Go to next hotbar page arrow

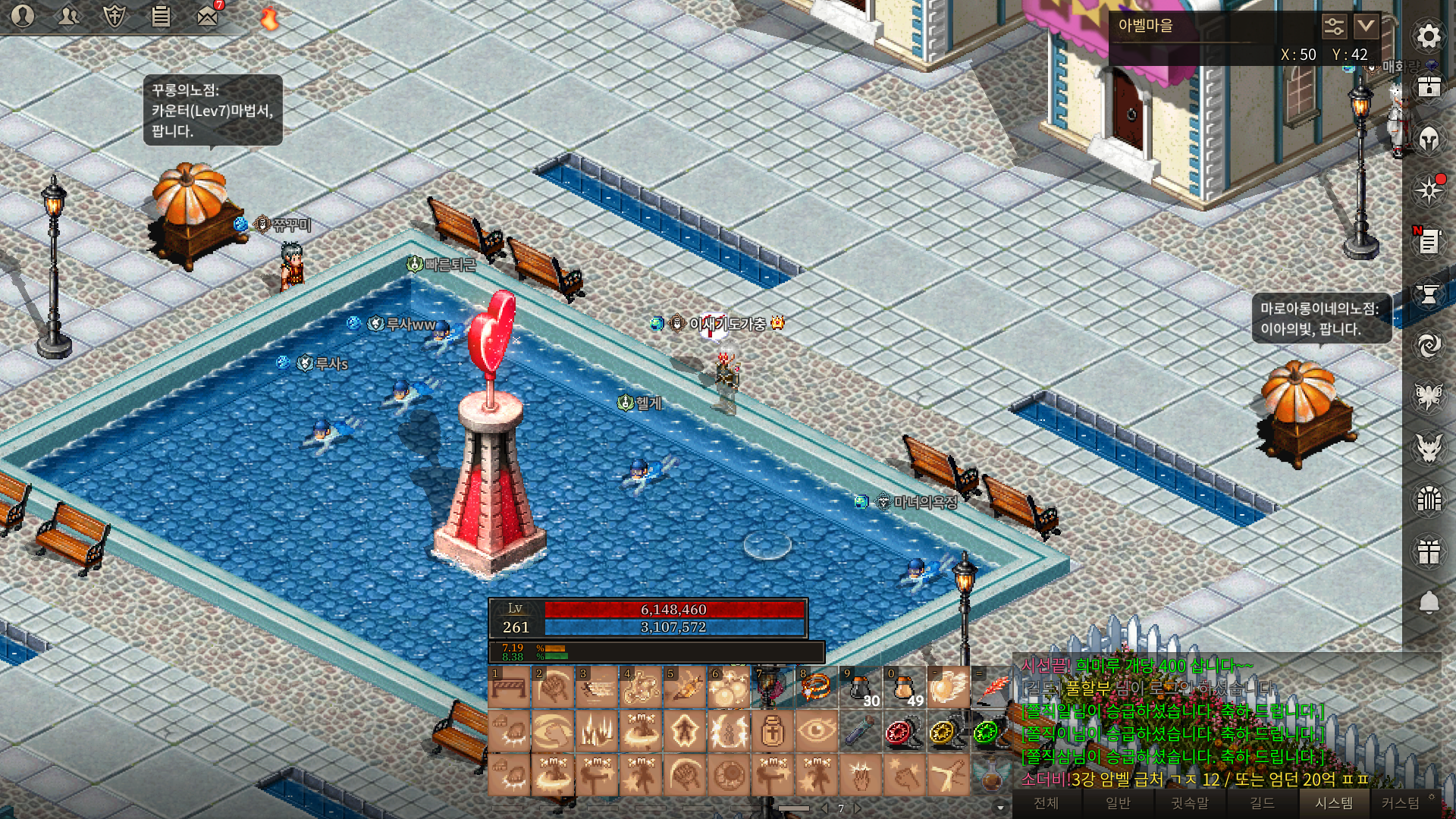pyautogui.click(x=858, y=808)
